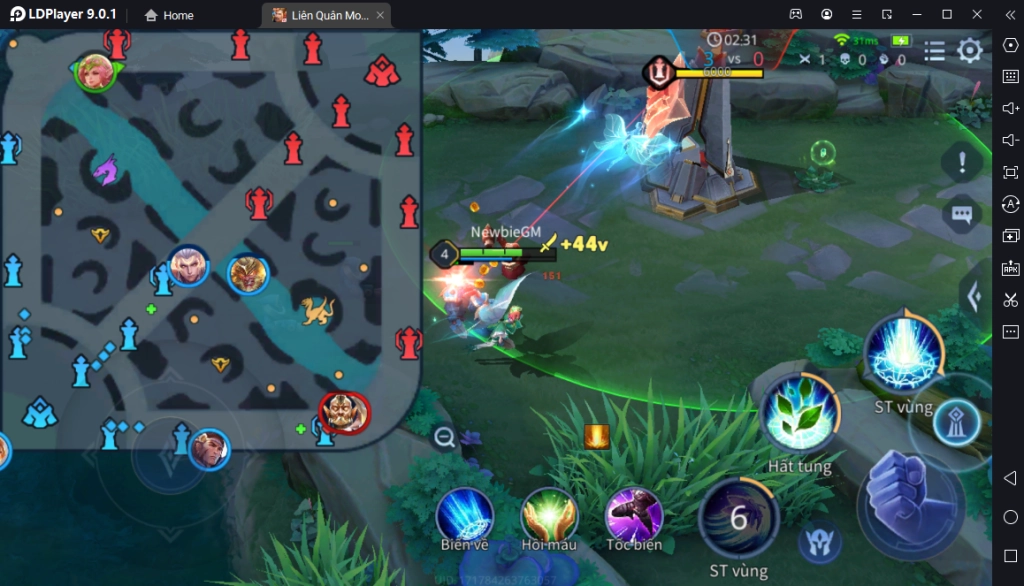The width and height of the screenshot is (1024, 586).
Task: Show the scoreboard list icon
Action: [x=934, y=51]
